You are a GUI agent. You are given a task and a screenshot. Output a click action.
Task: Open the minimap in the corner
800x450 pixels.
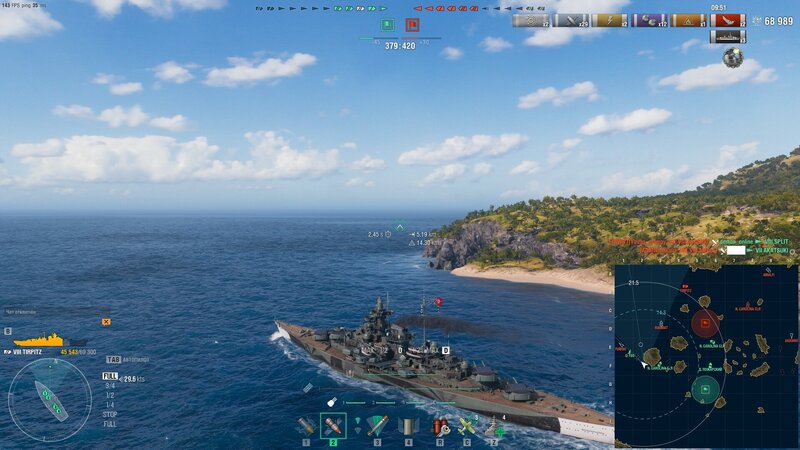(x=706, y=355)
